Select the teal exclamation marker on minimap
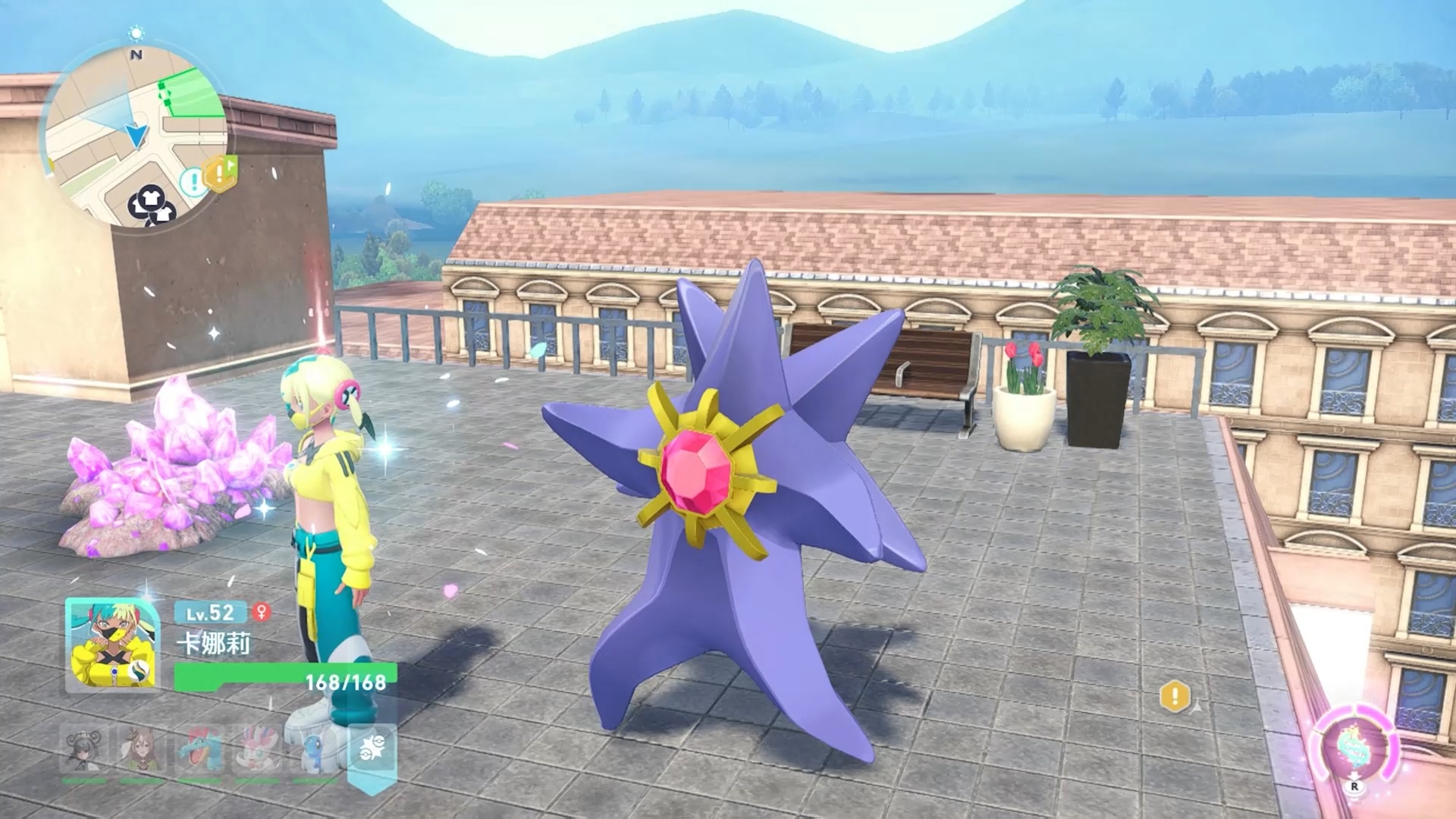 pos(193,181)
